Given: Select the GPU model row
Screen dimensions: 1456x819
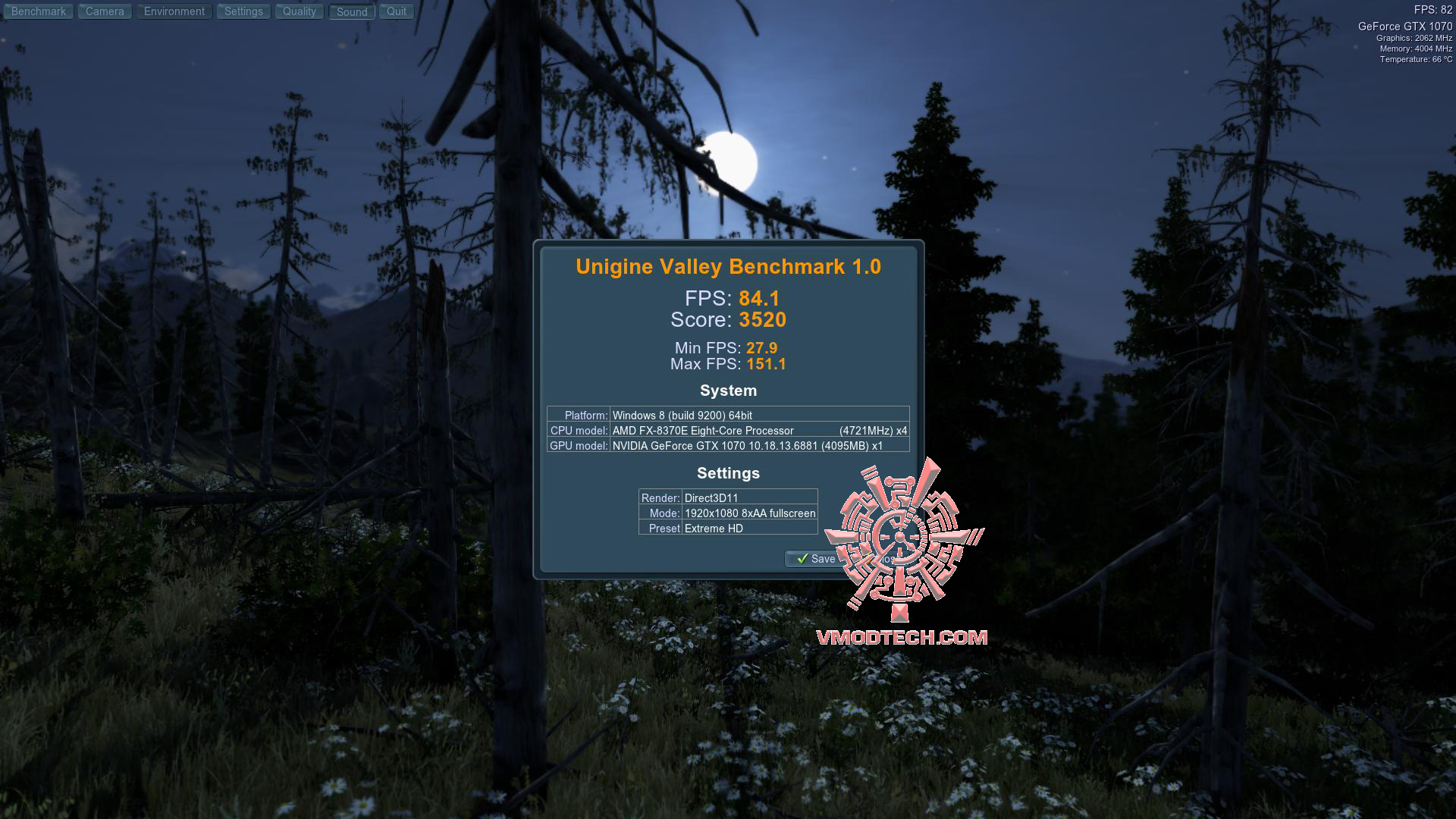Looking at the screenshot, I should pyautogui.click(x=728, y=446).
